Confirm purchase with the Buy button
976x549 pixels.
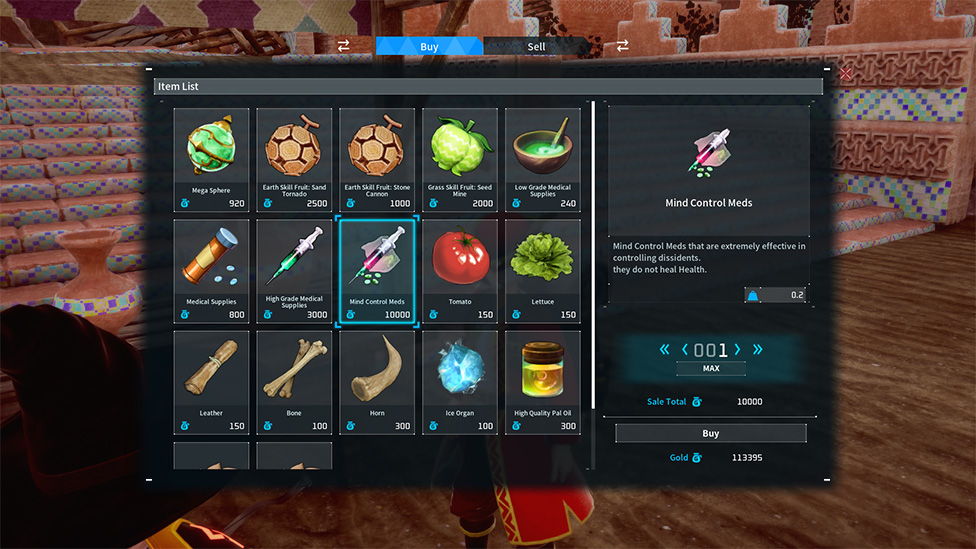click(x=710, y=434)
